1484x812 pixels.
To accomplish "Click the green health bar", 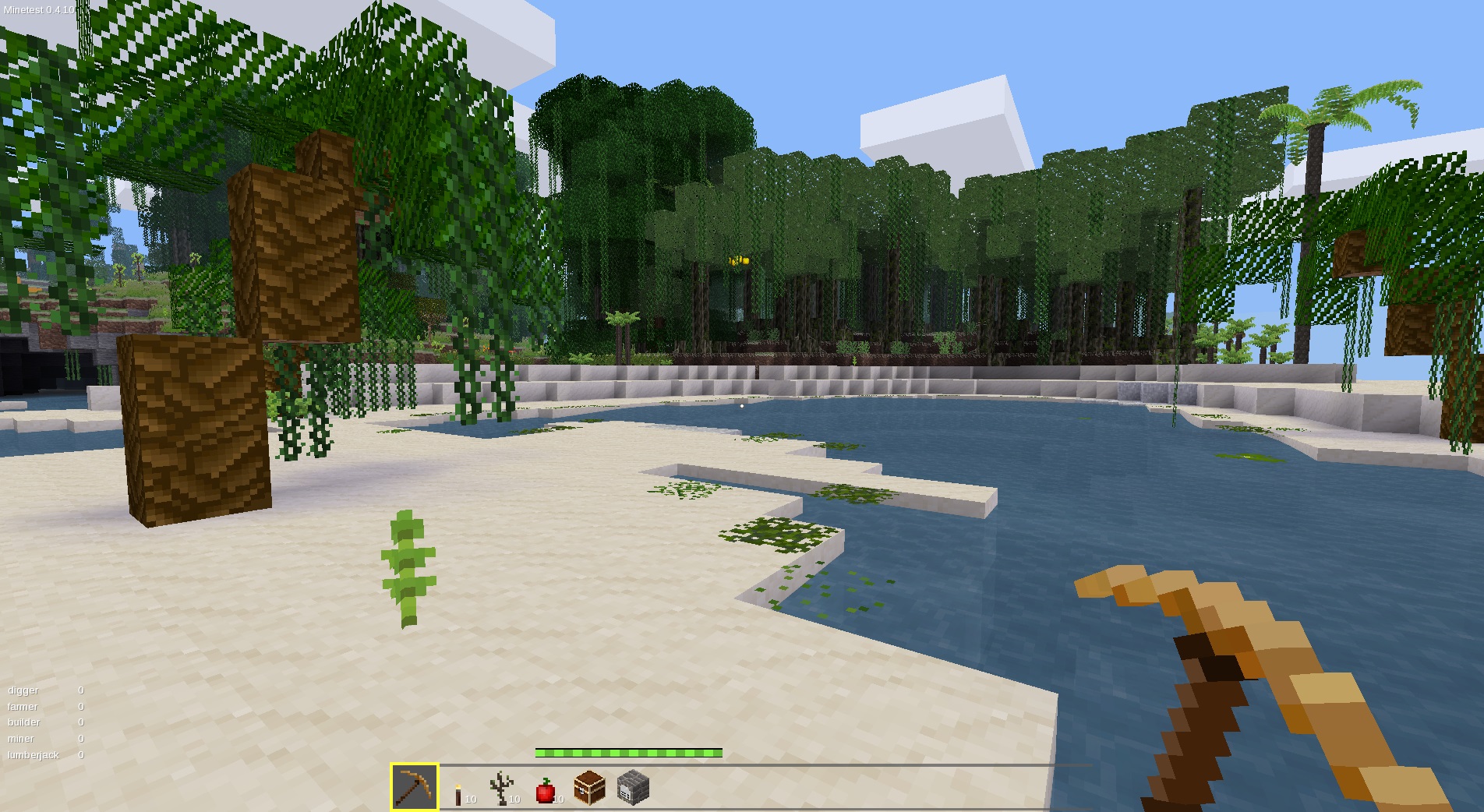I will point(627,754).
